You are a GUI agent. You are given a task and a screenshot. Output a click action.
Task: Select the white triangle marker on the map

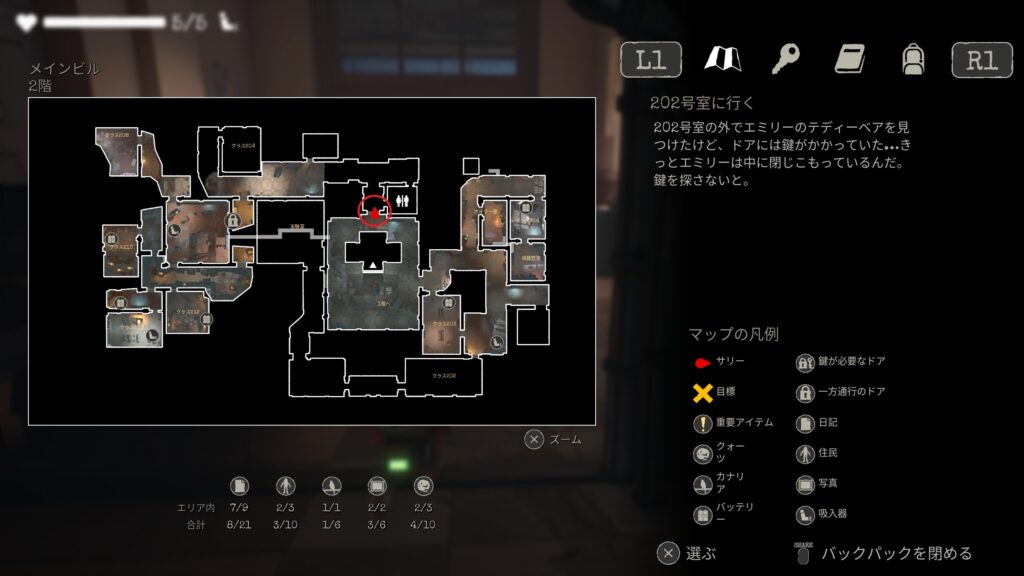pyautogui.click(x=373, y=265)
